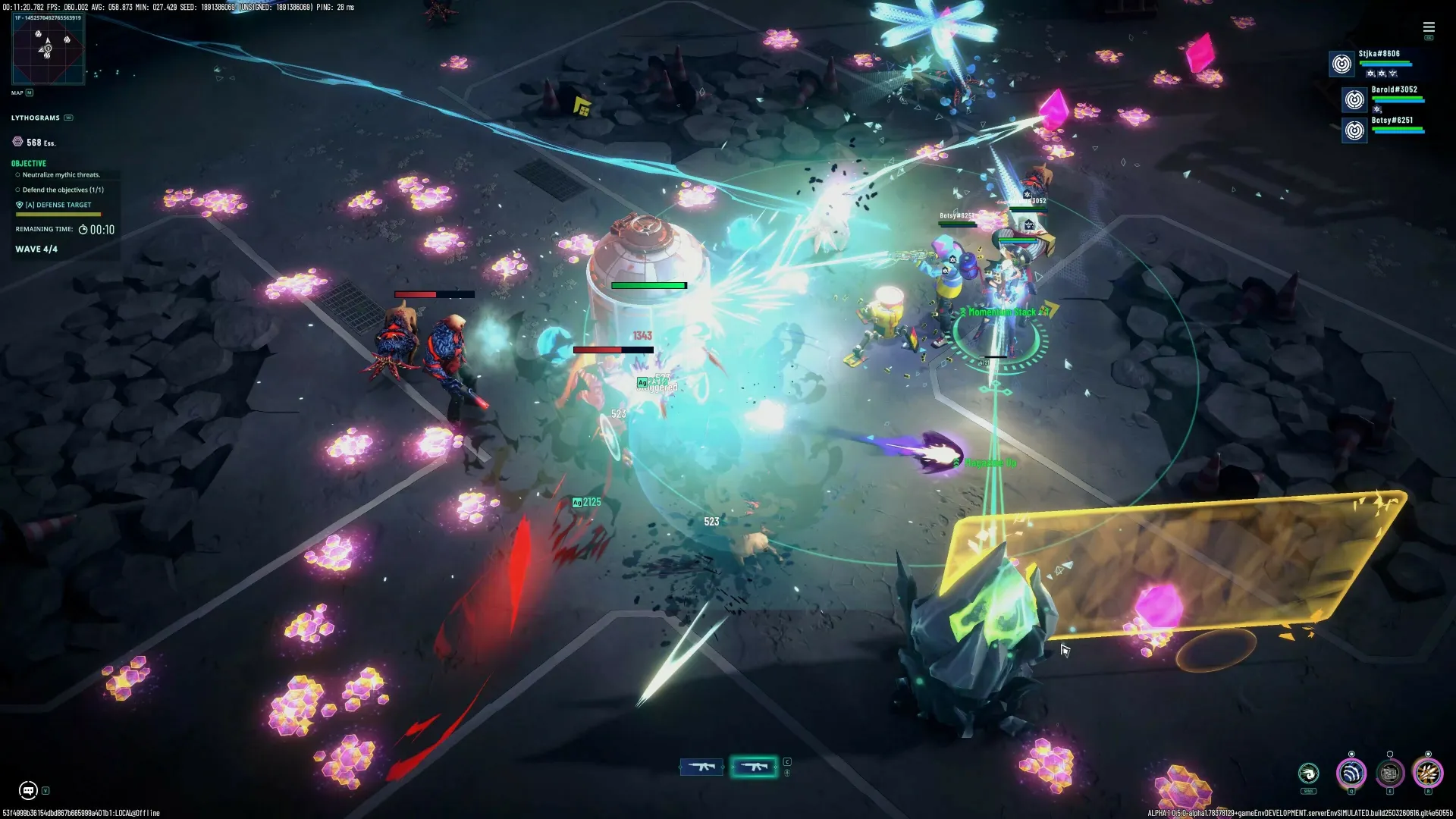This screenshot has width=1456, height=819.
Task: Click the chat controller icon in bottom-left corner
Action: (29, 789)
